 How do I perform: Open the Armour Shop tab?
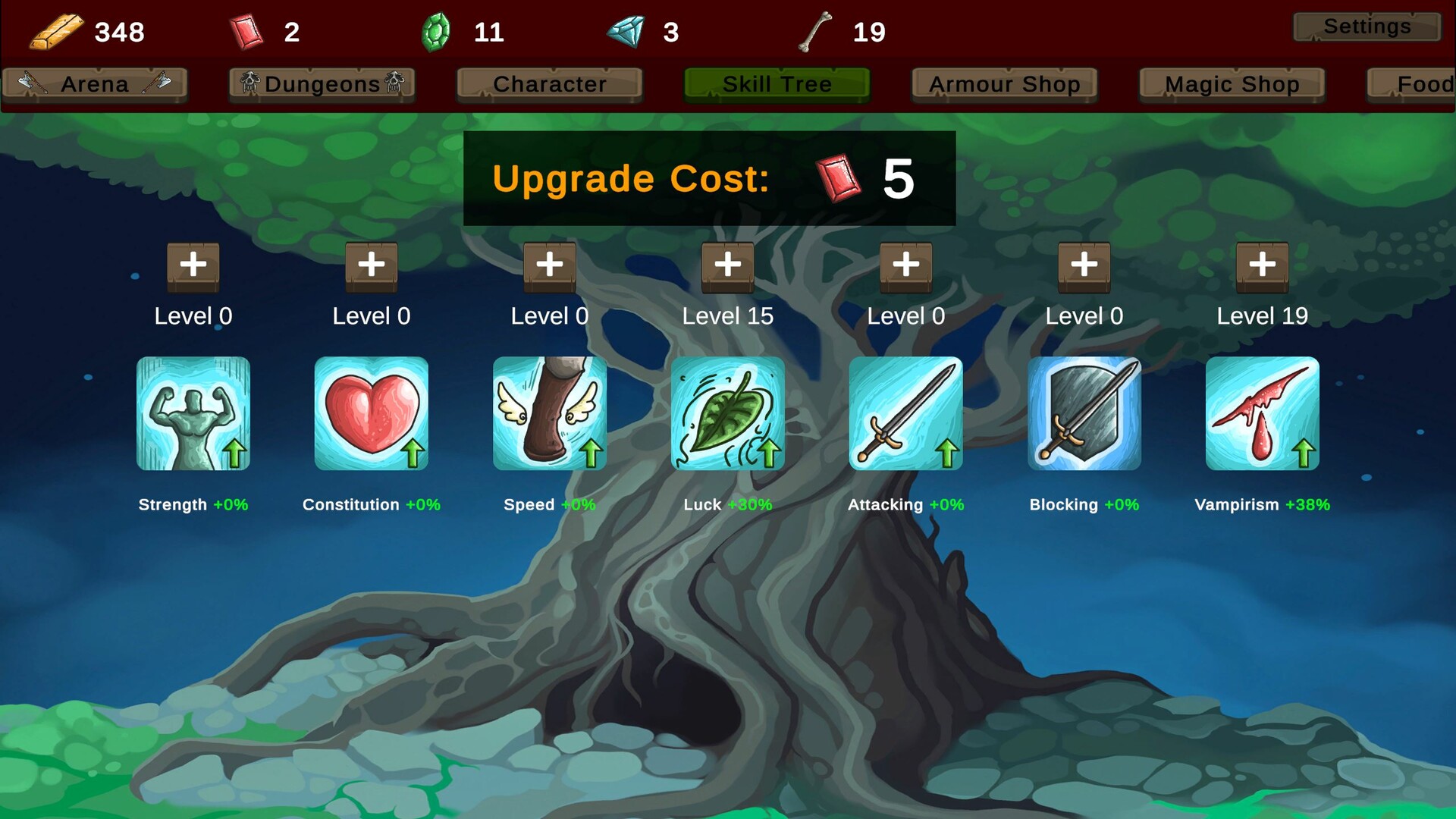point(1003,84)
